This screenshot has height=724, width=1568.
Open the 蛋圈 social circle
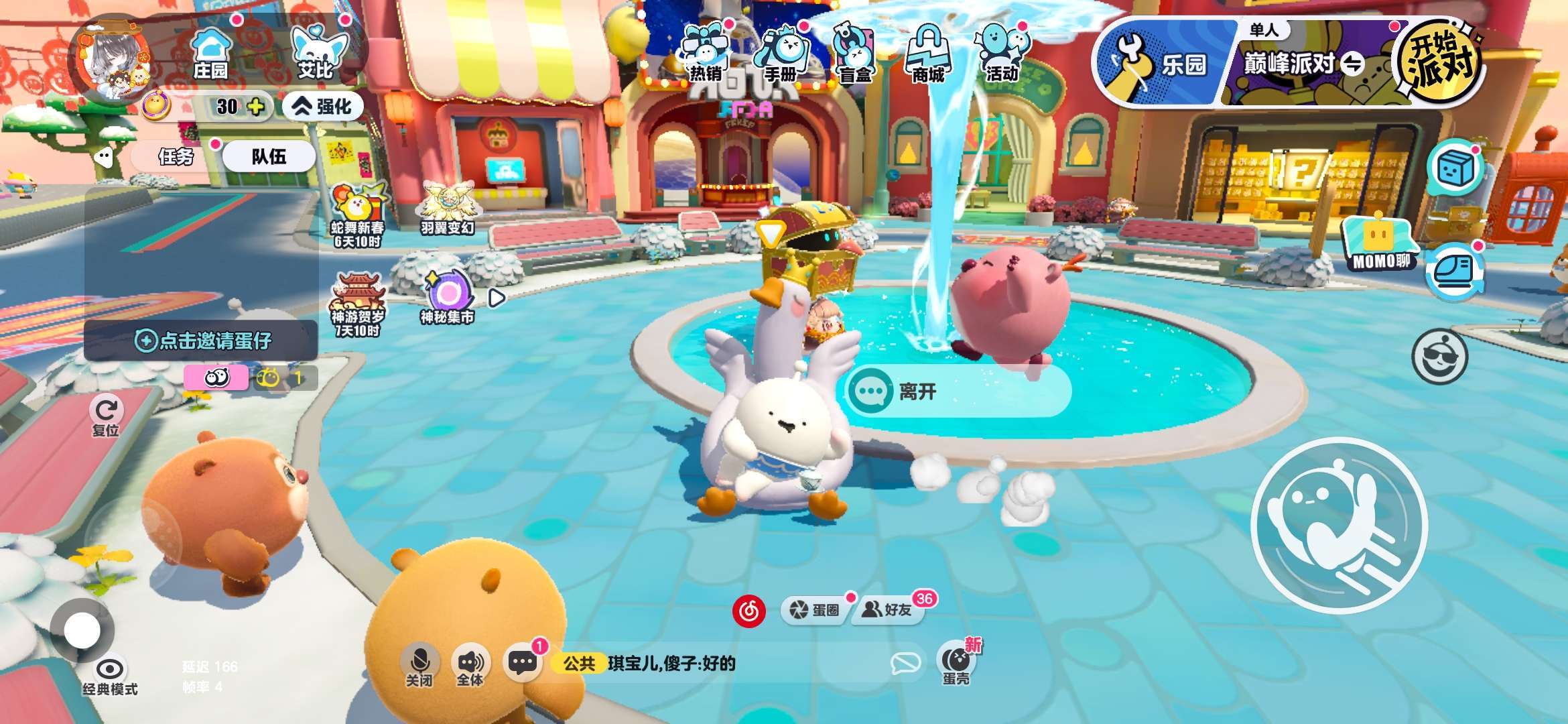[x=815, y=610]
